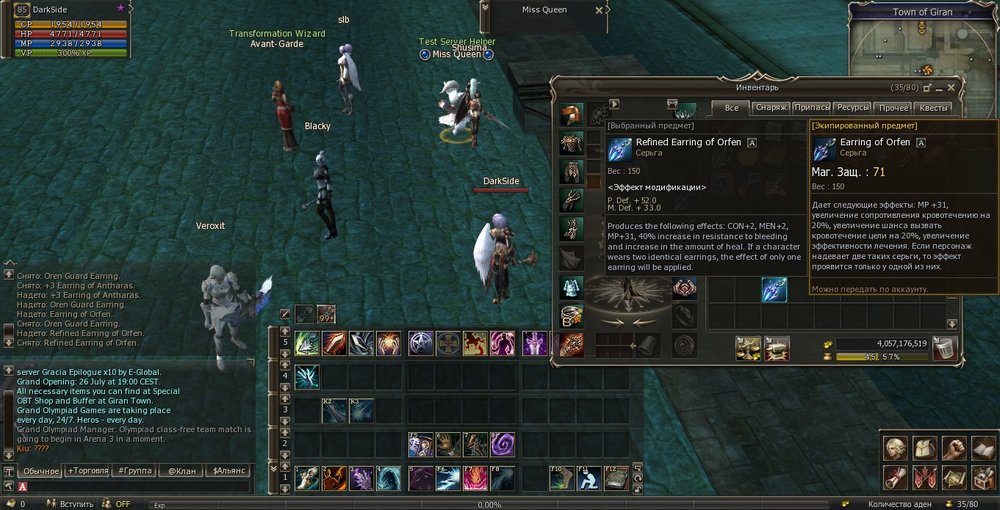1000x510 pixels.
Task: Open the crossed banners clan menu icon
Action: (x=925, y=476)
